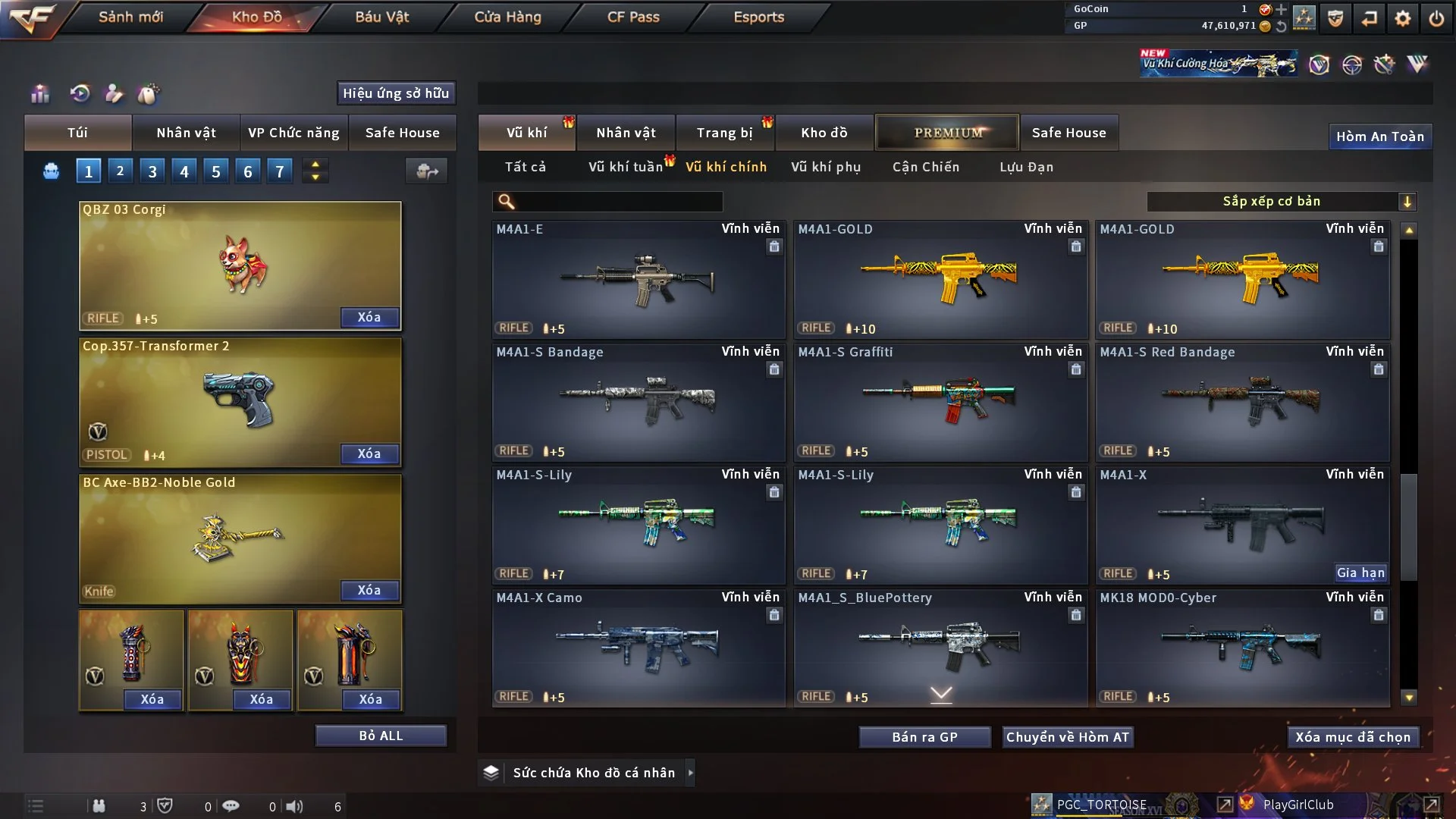Screen dimensions: 1456x819
Task: Switch to the Trang bị tab
Action: click(724, 133)
